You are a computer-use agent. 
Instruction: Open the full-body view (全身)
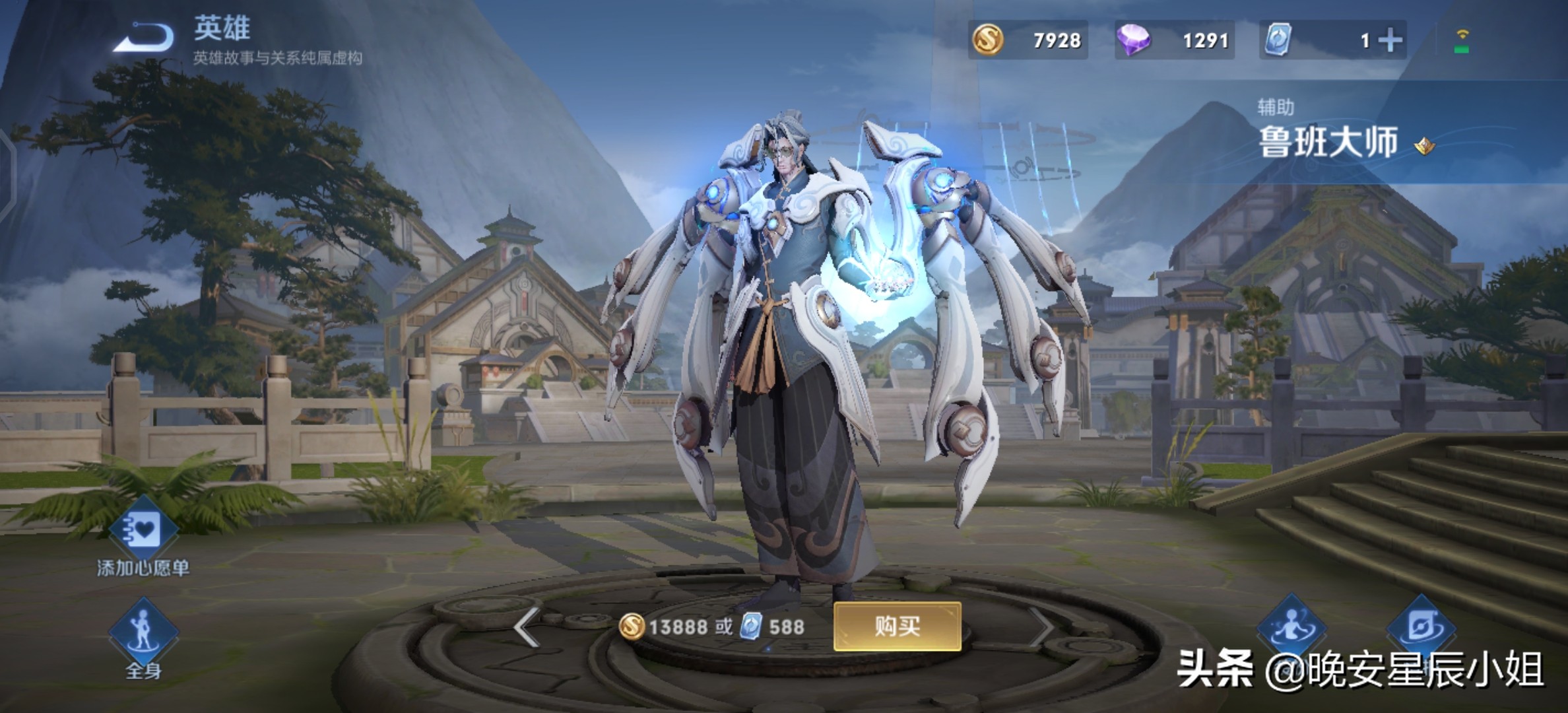pyautogui.click(x=143, y=634)
